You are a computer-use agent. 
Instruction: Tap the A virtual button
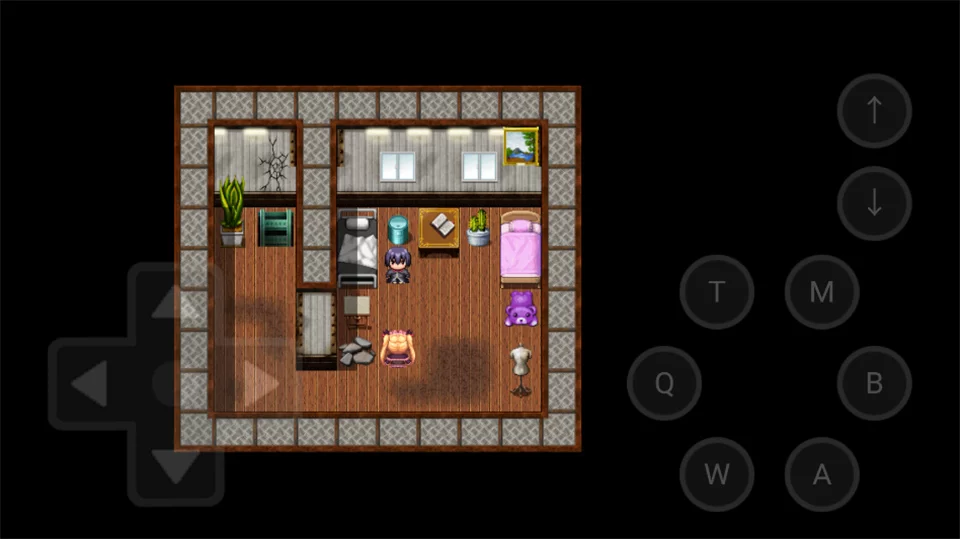point(821,474)
